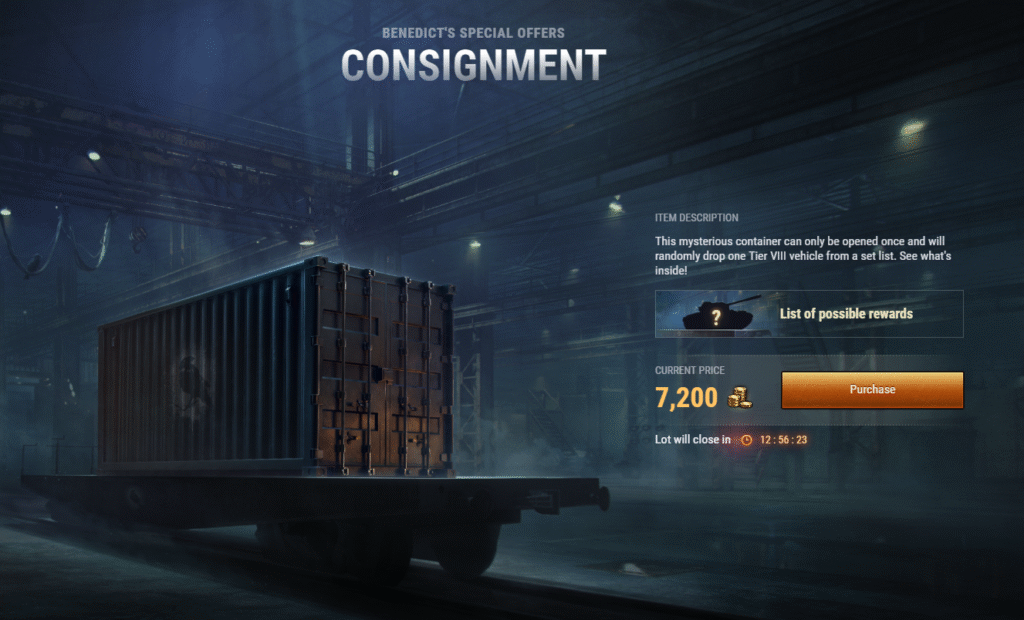The height and width of the screenshot is (620, 1024).
Task: Open the list of possible rewards
Action: pos(809,314)
